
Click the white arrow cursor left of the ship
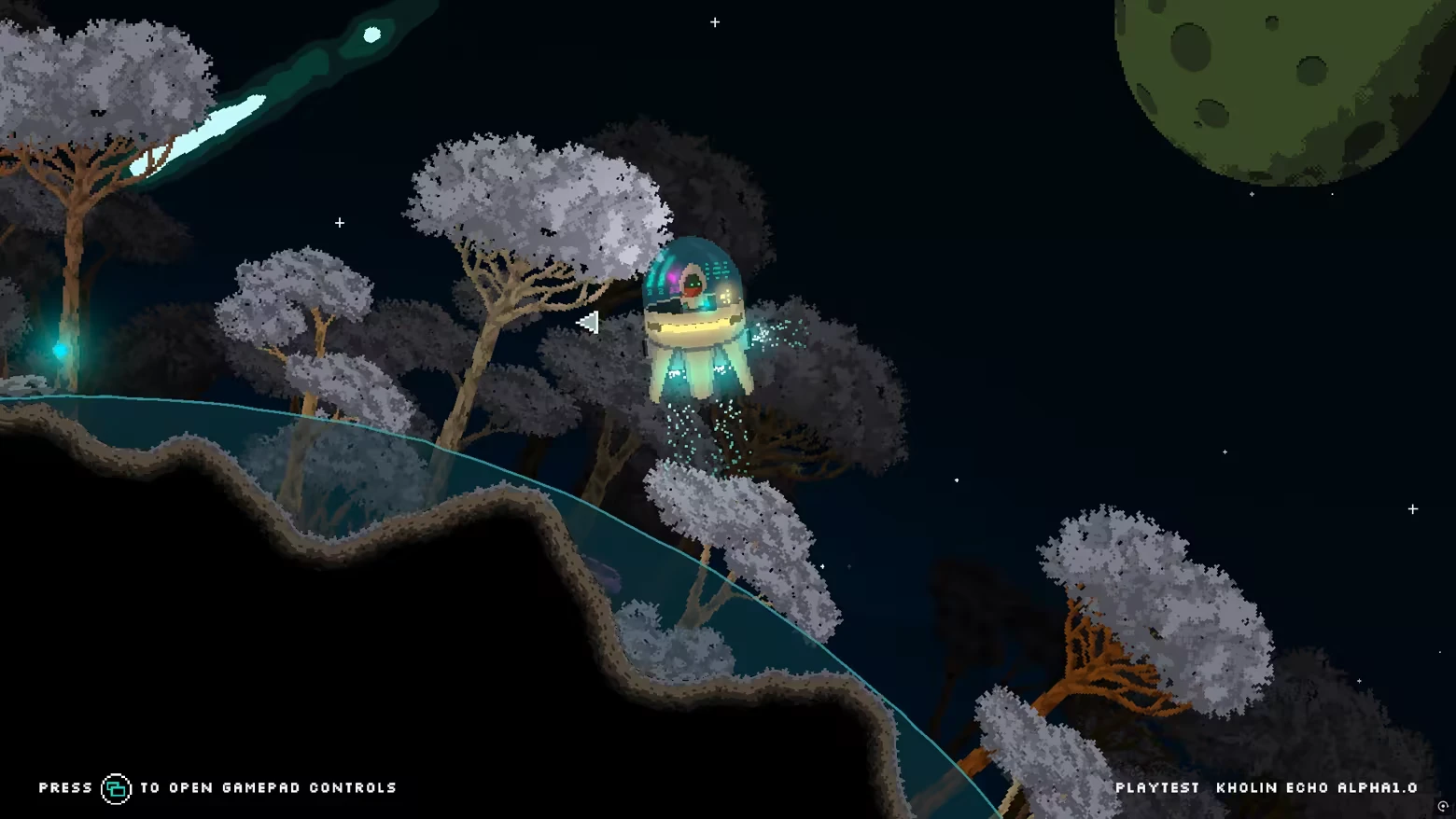point(590,321)
